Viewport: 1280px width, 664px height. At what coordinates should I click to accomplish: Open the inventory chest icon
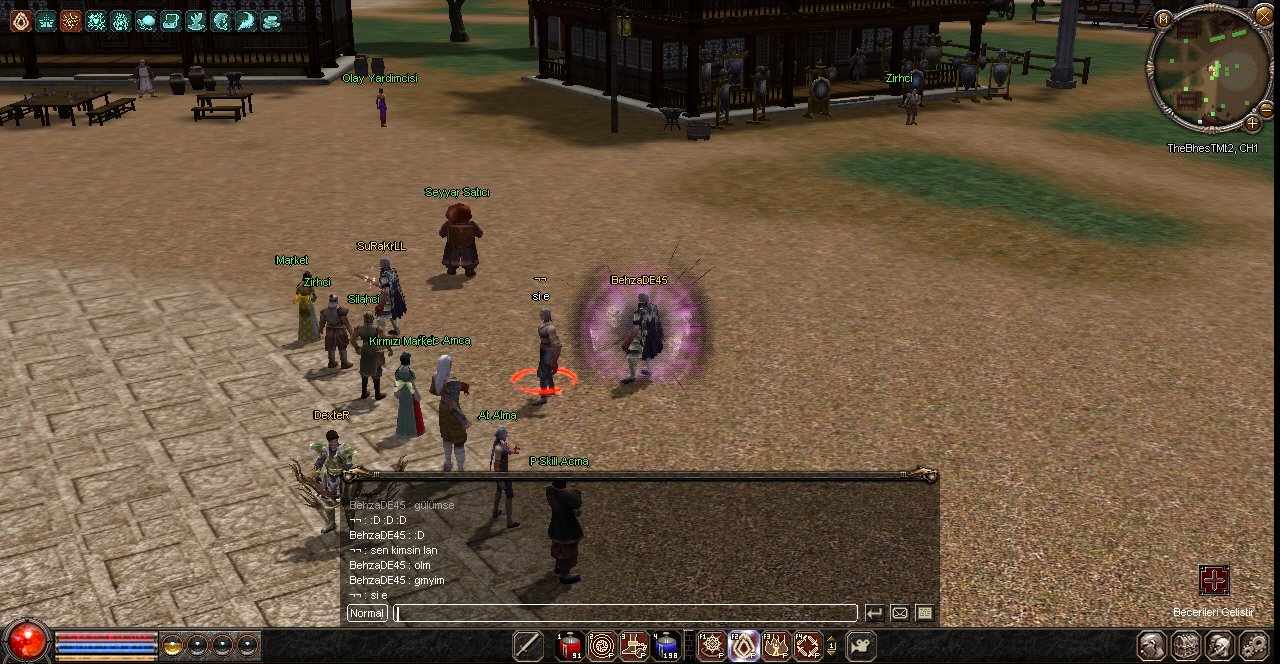coord(1185,646)
